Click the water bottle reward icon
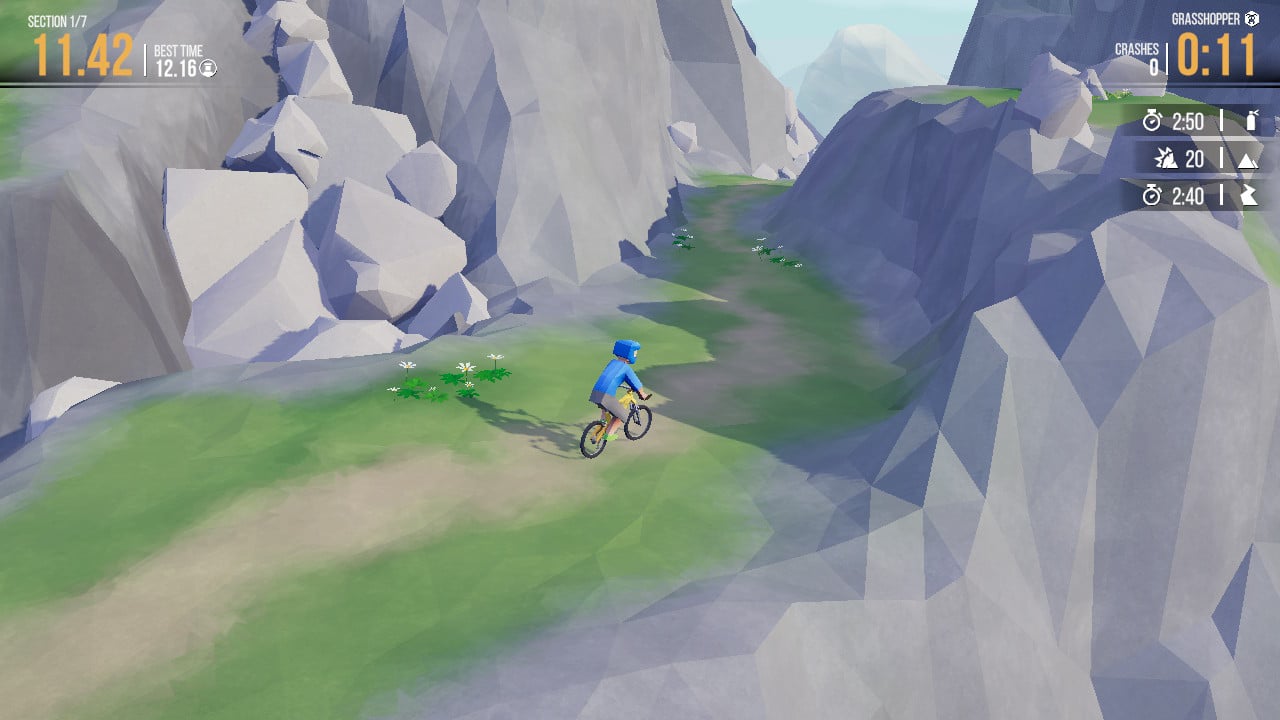Viewport: 1280px width, 720px height. click(1252, 122)
